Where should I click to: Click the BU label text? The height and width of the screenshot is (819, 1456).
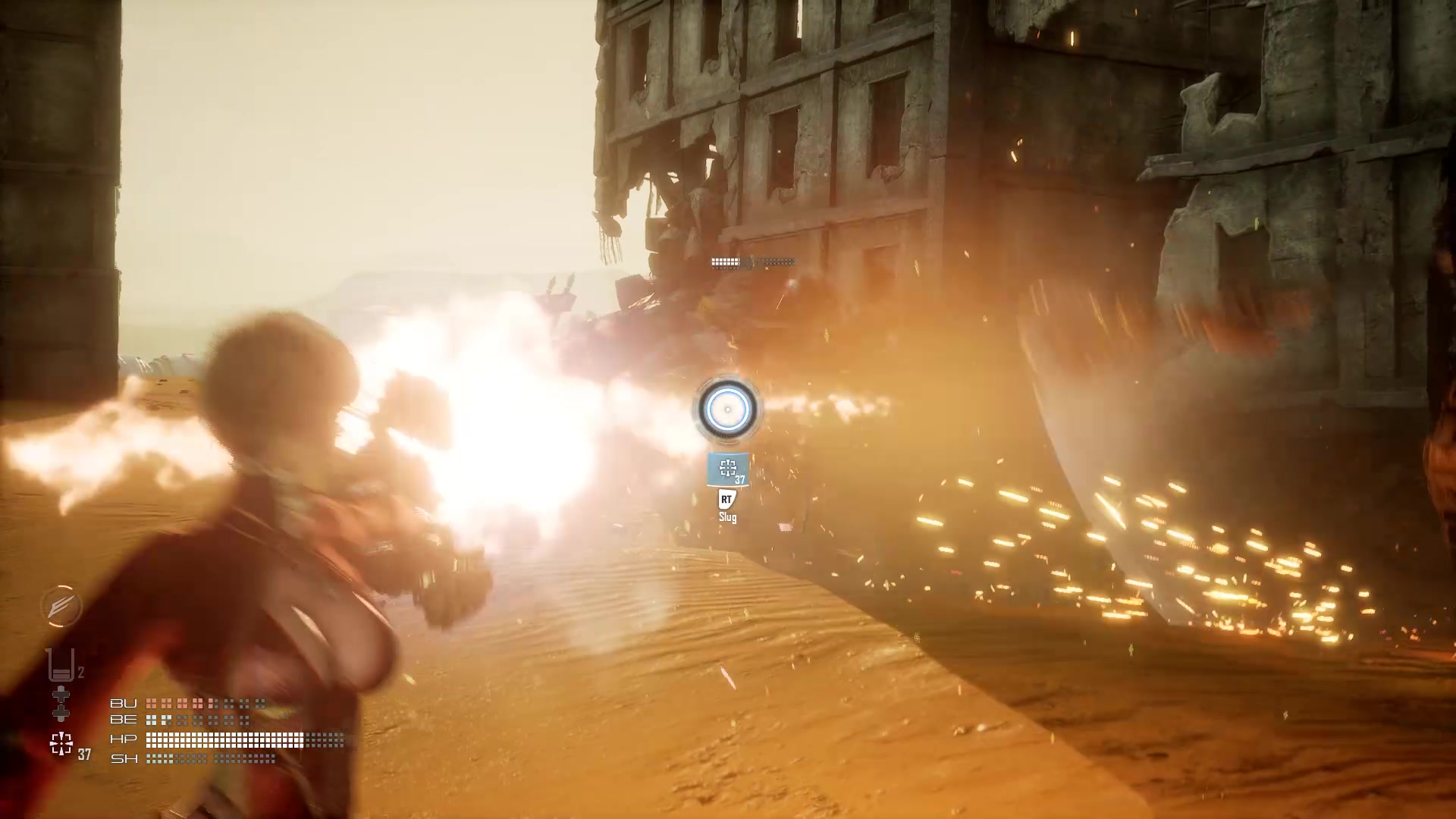(x=124, y=704)
